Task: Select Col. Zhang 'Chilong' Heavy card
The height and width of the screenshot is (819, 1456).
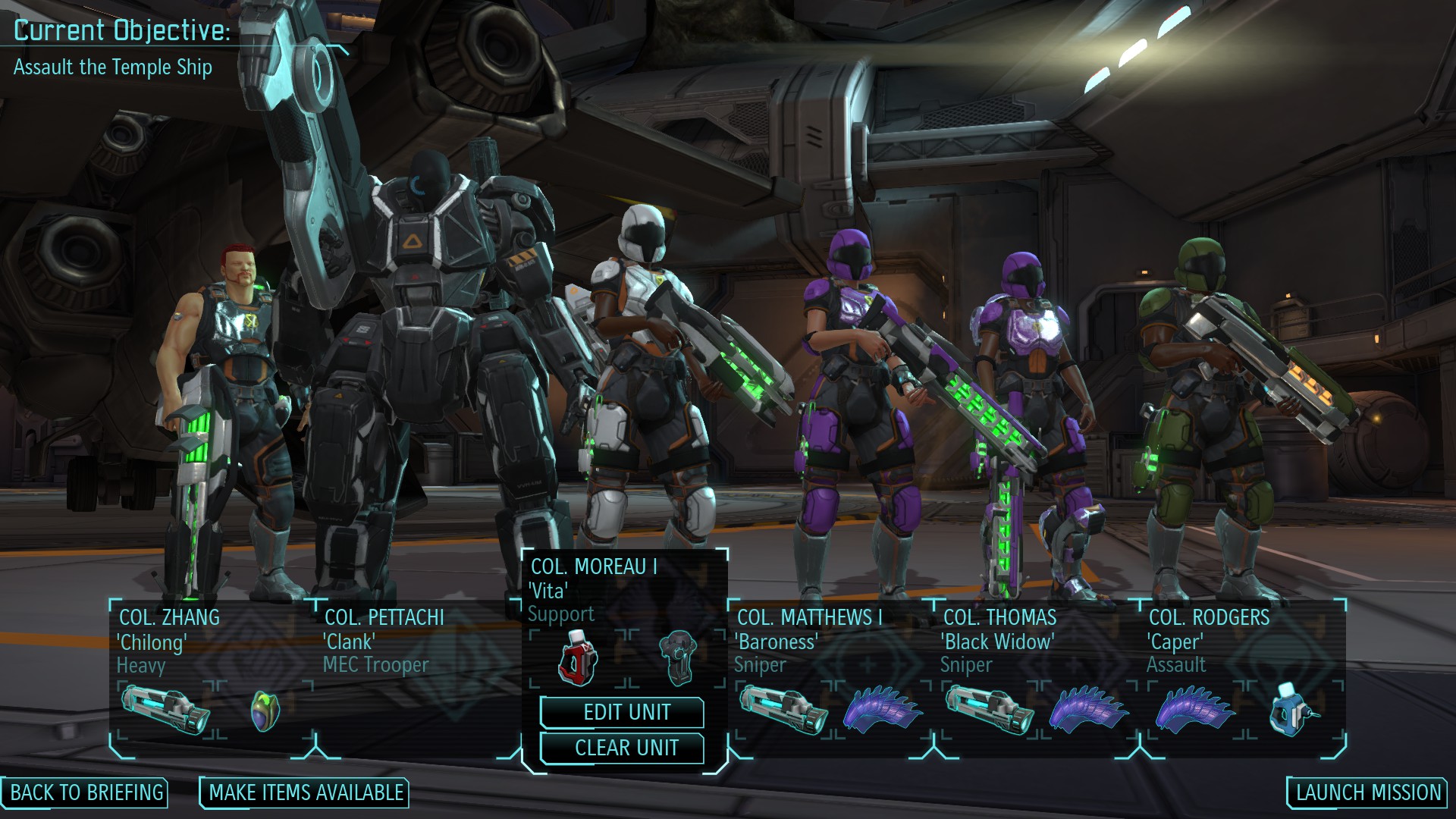Action: (168, 642)
